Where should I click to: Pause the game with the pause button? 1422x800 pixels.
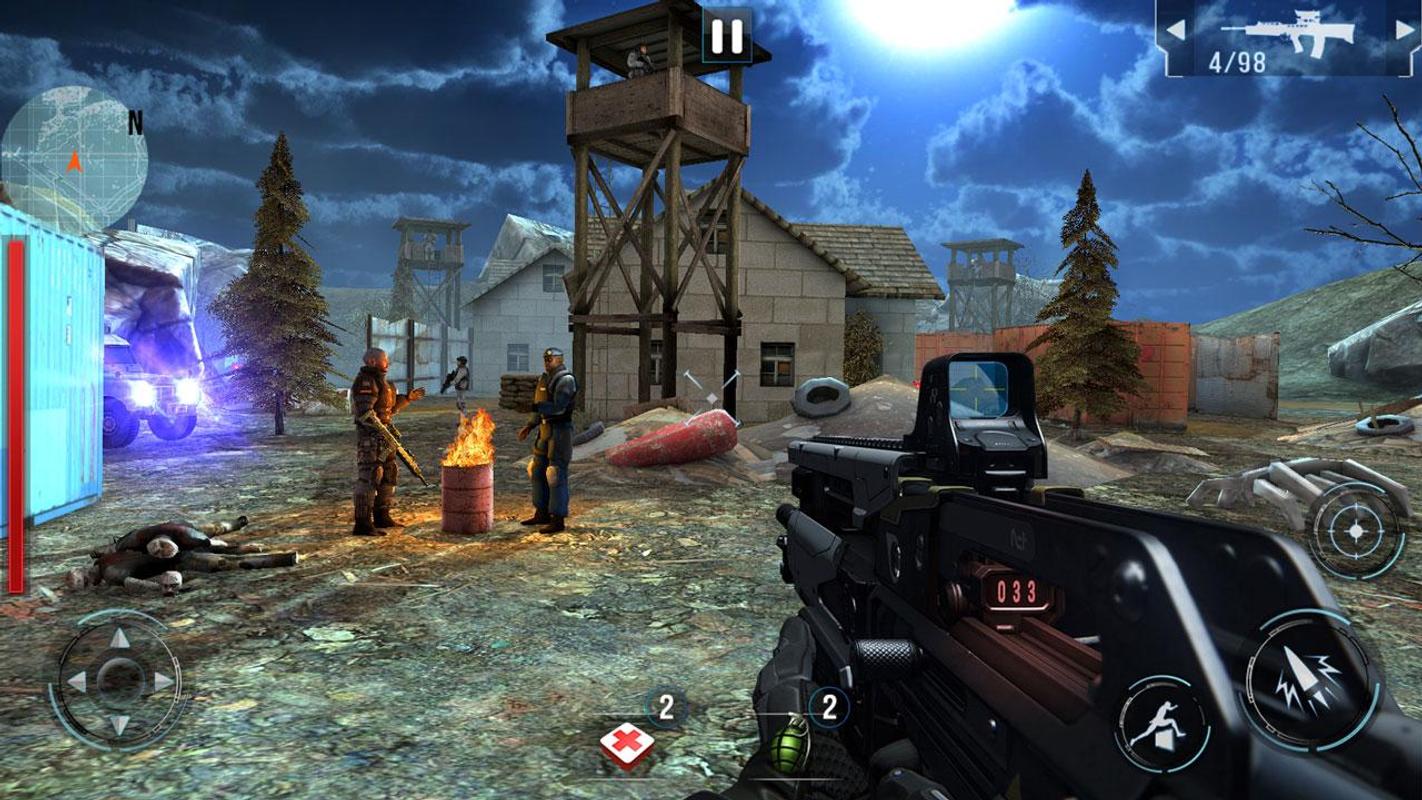click(725, 37)
